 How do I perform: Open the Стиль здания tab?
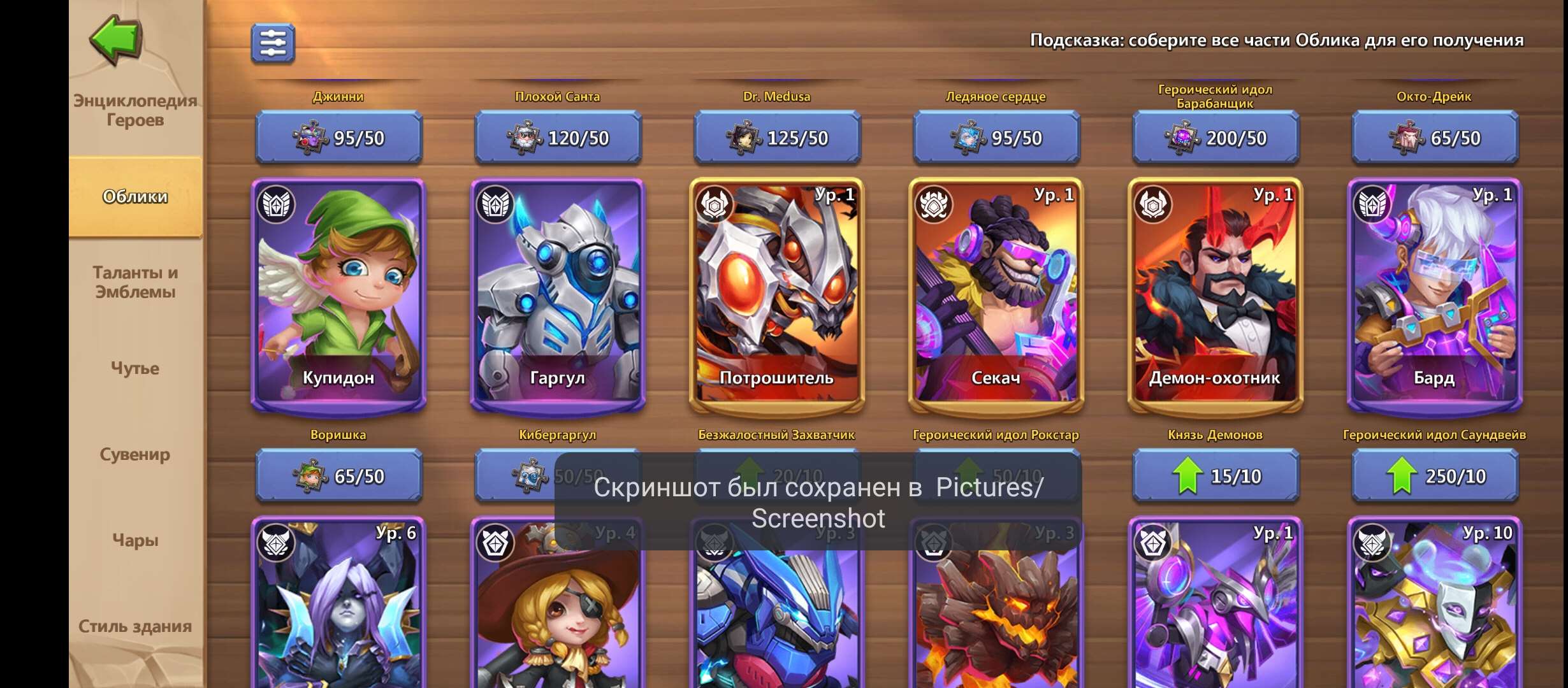click(x=135, y=626)
